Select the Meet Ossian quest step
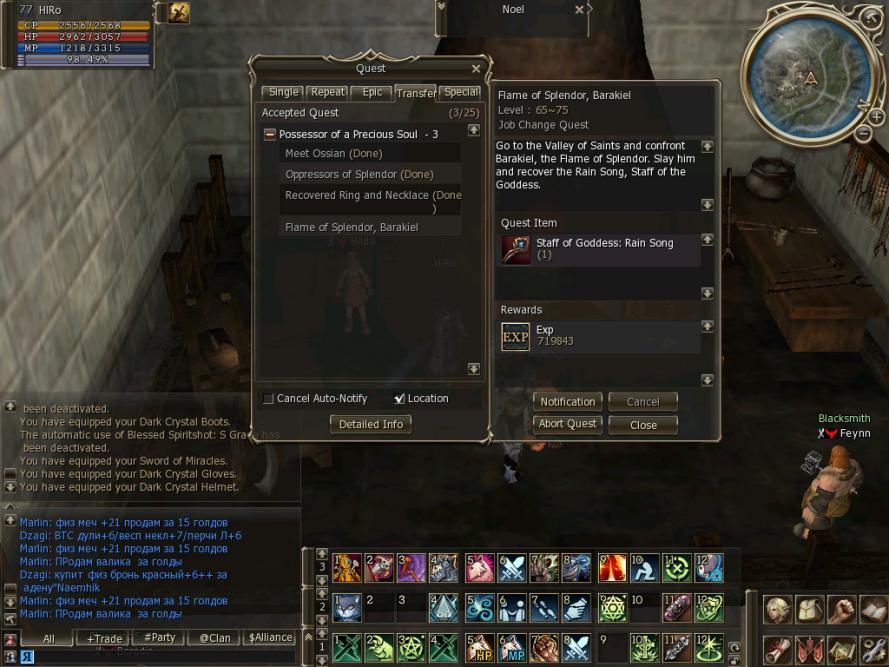 (334, 153)
